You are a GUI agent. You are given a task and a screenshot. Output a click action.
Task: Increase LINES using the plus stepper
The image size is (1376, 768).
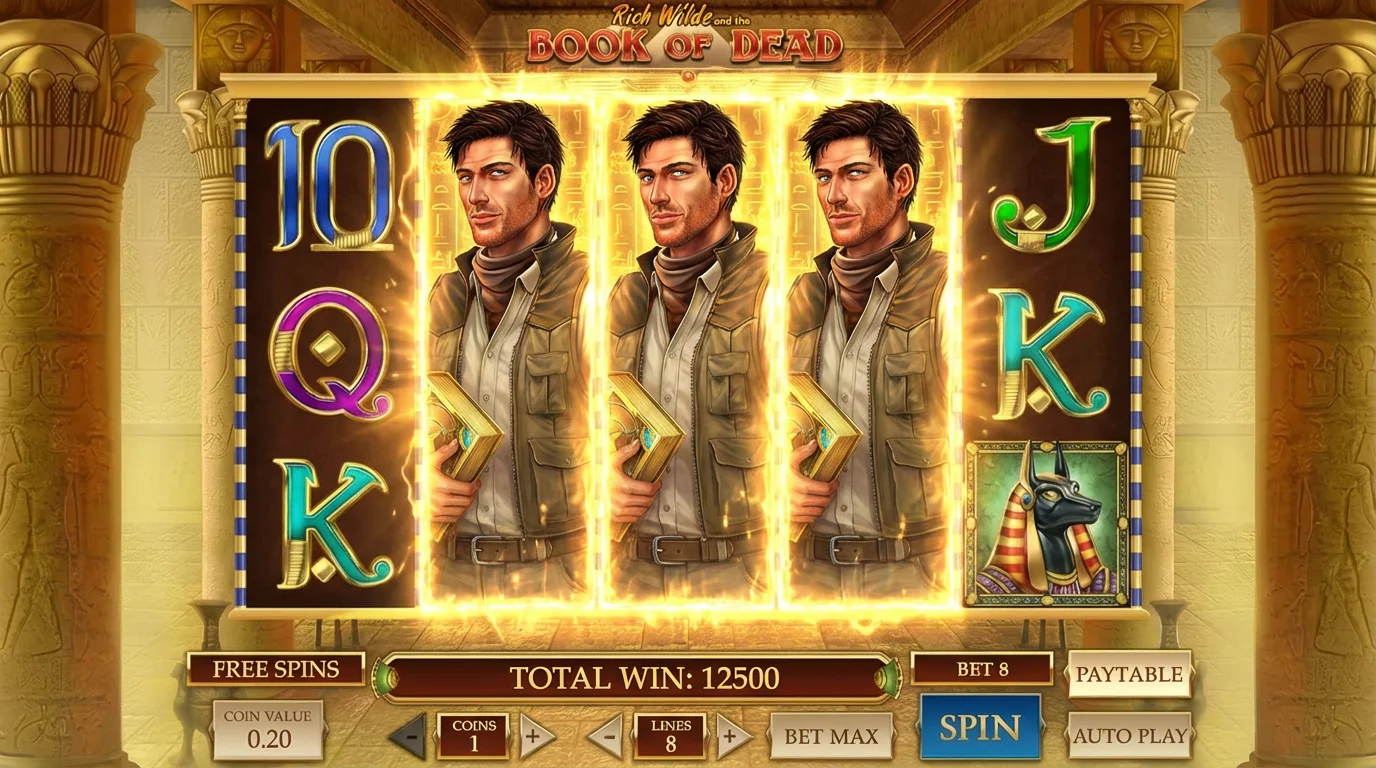pyautogui.click(x=733, y=735)
